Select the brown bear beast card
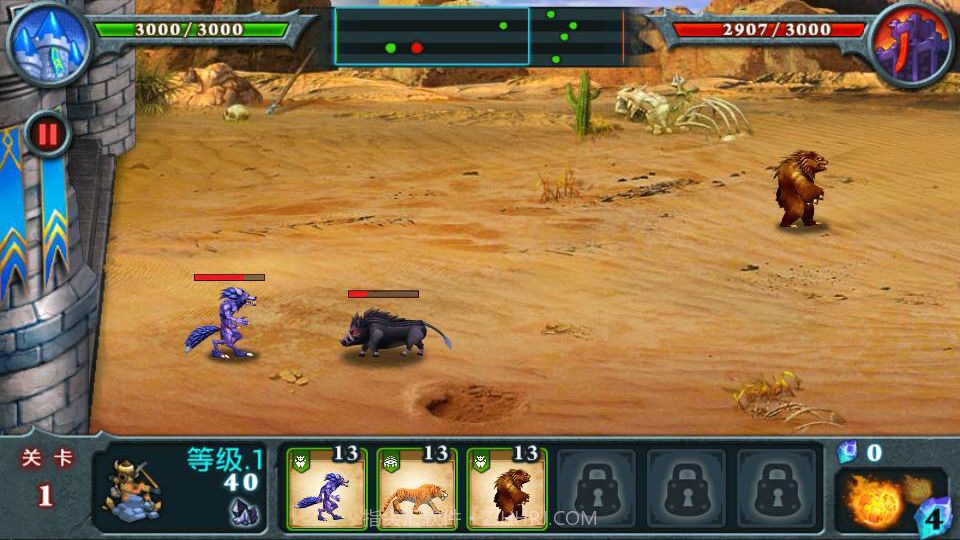The height and width of the screenshot is (540, 960). pyautogui.click(x=507, y=488)
